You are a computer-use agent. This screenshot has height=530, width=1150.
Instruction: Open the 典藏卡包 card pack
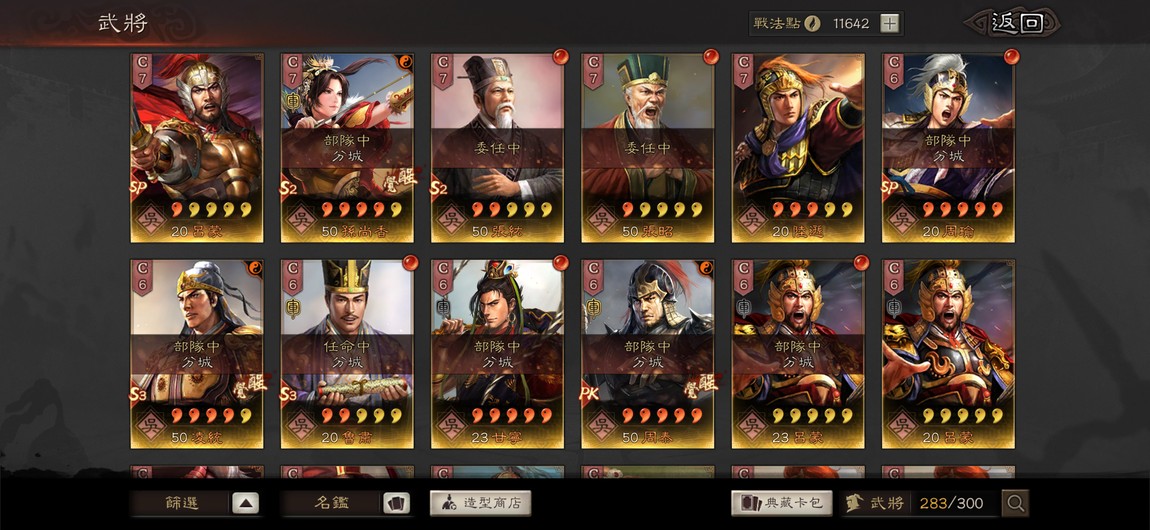click(x=782, y=503)
